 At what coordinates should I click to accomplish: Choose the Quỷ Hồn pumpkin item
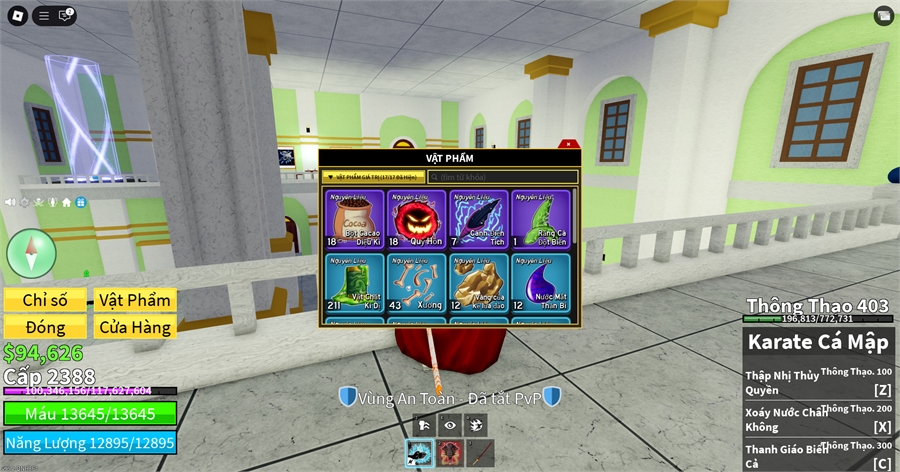click(x=416, y=219)
